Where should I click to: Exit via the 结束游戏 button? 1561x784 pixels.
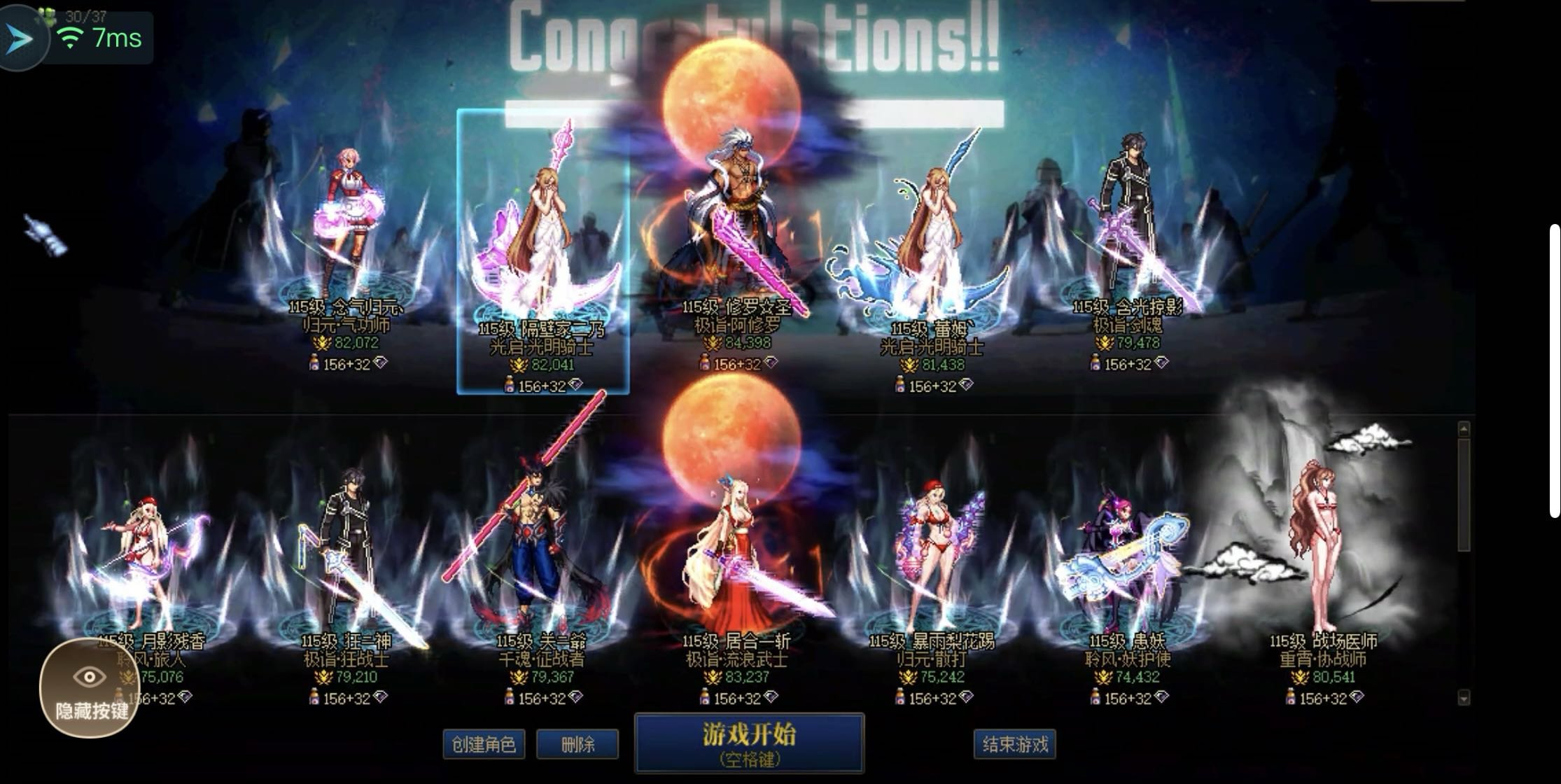point(1014,744)
